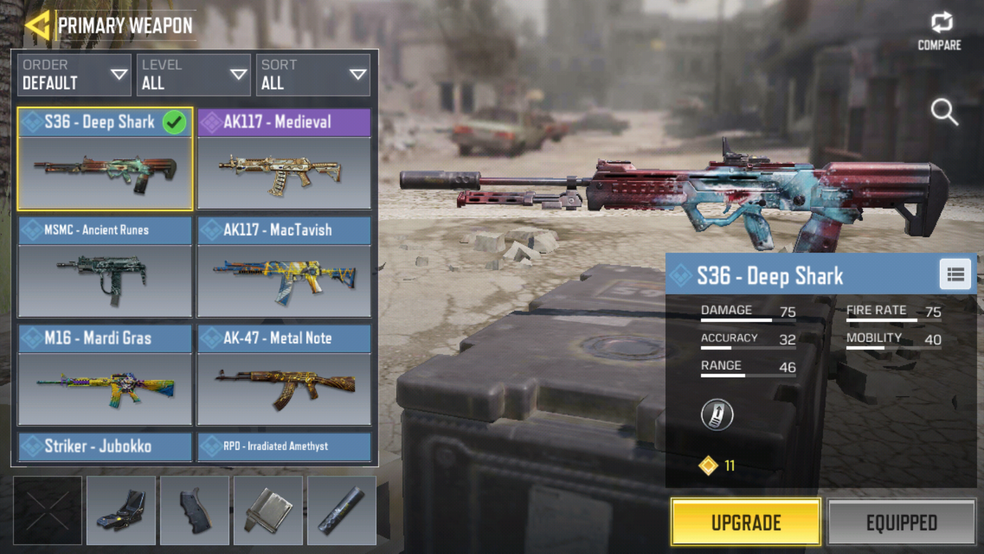Image resolution: width=984 pixels, height=554 pixels.
Task: Click the COMPARE button
Action: pyautogui.click(x=939, y=31)
